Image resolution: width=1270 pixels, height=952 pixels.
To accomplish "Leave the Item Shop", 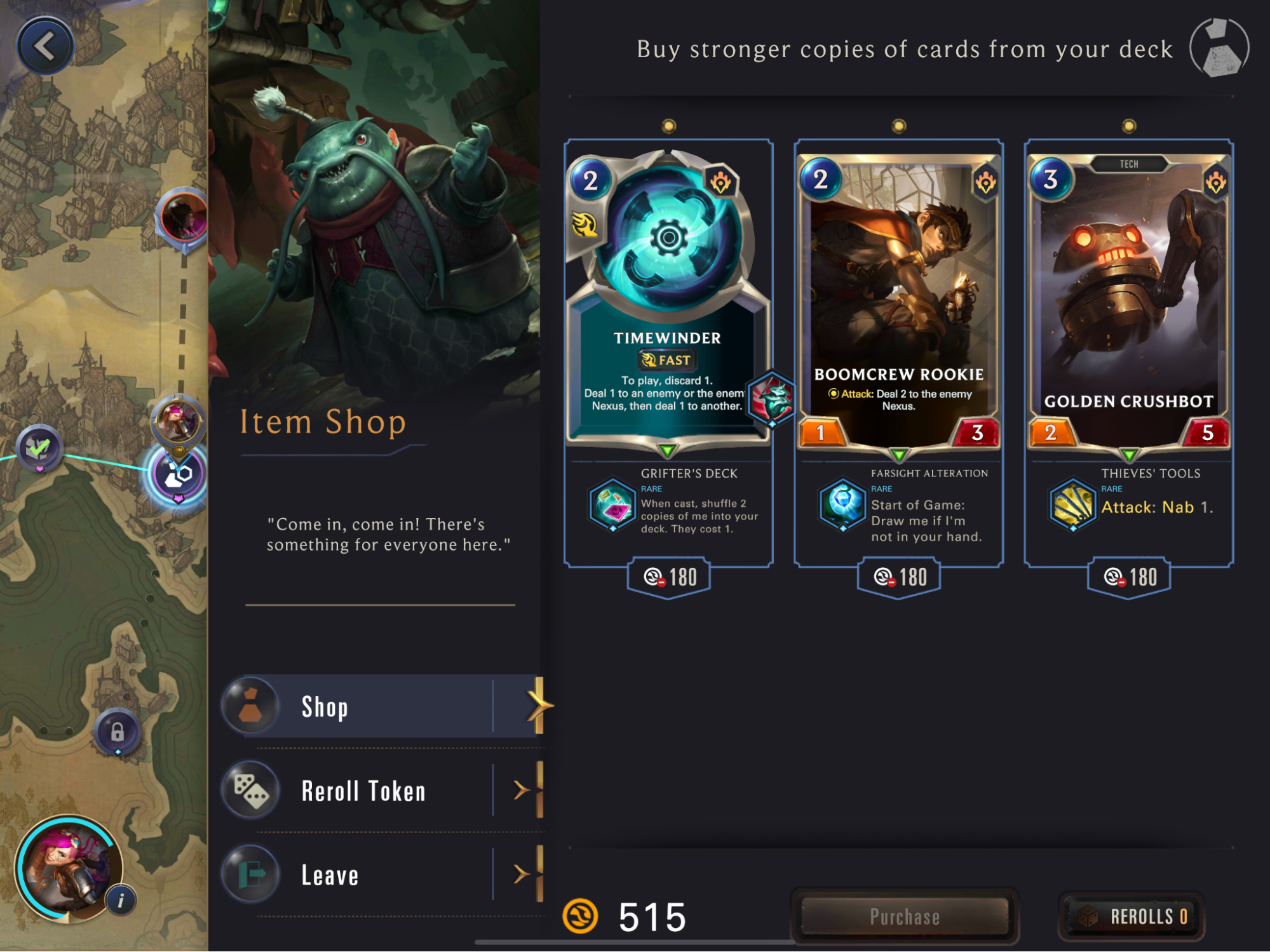I will [x=381, y=875].
